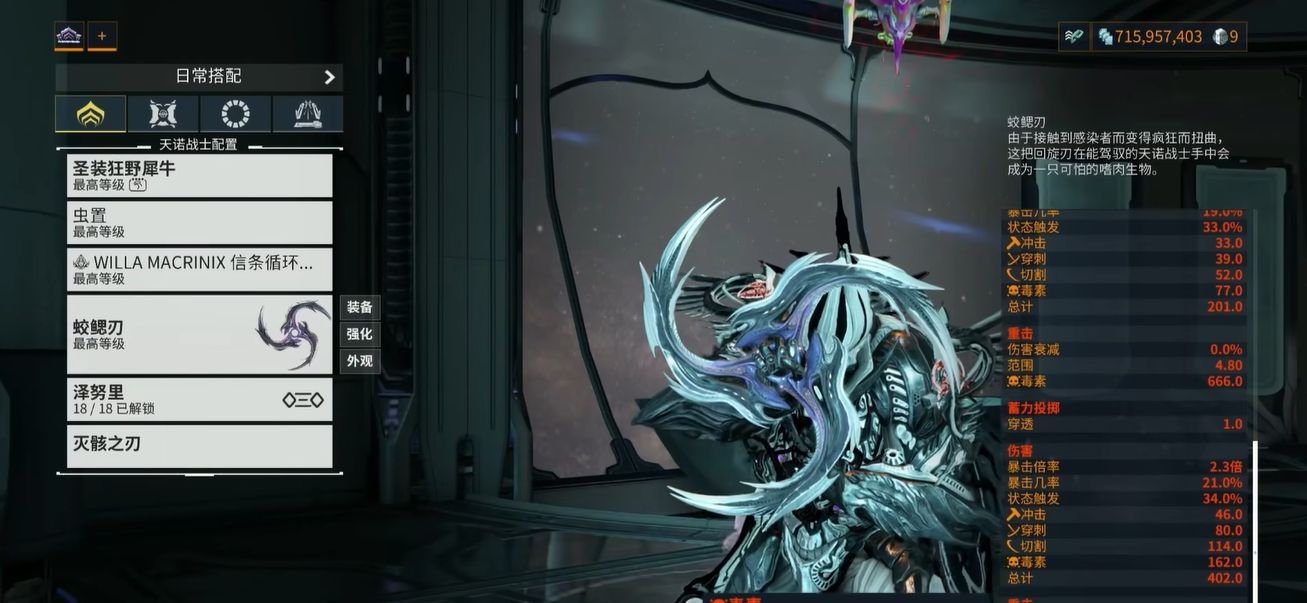Image resolution: width=1307 pixels, height=603 pixels.
Task: Click the wing icon beside credits
Action: click(x=1073, y=37)
